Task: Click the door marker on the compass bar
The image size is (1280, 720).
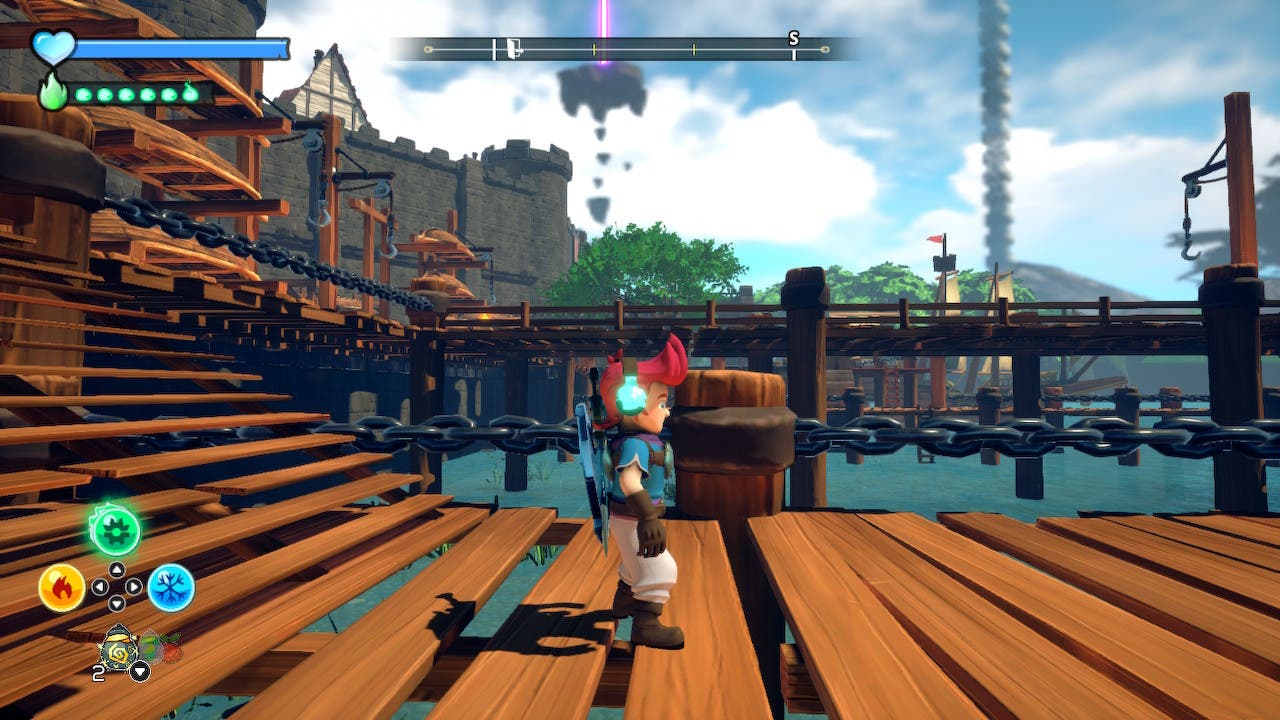Action: coord(513,47)
